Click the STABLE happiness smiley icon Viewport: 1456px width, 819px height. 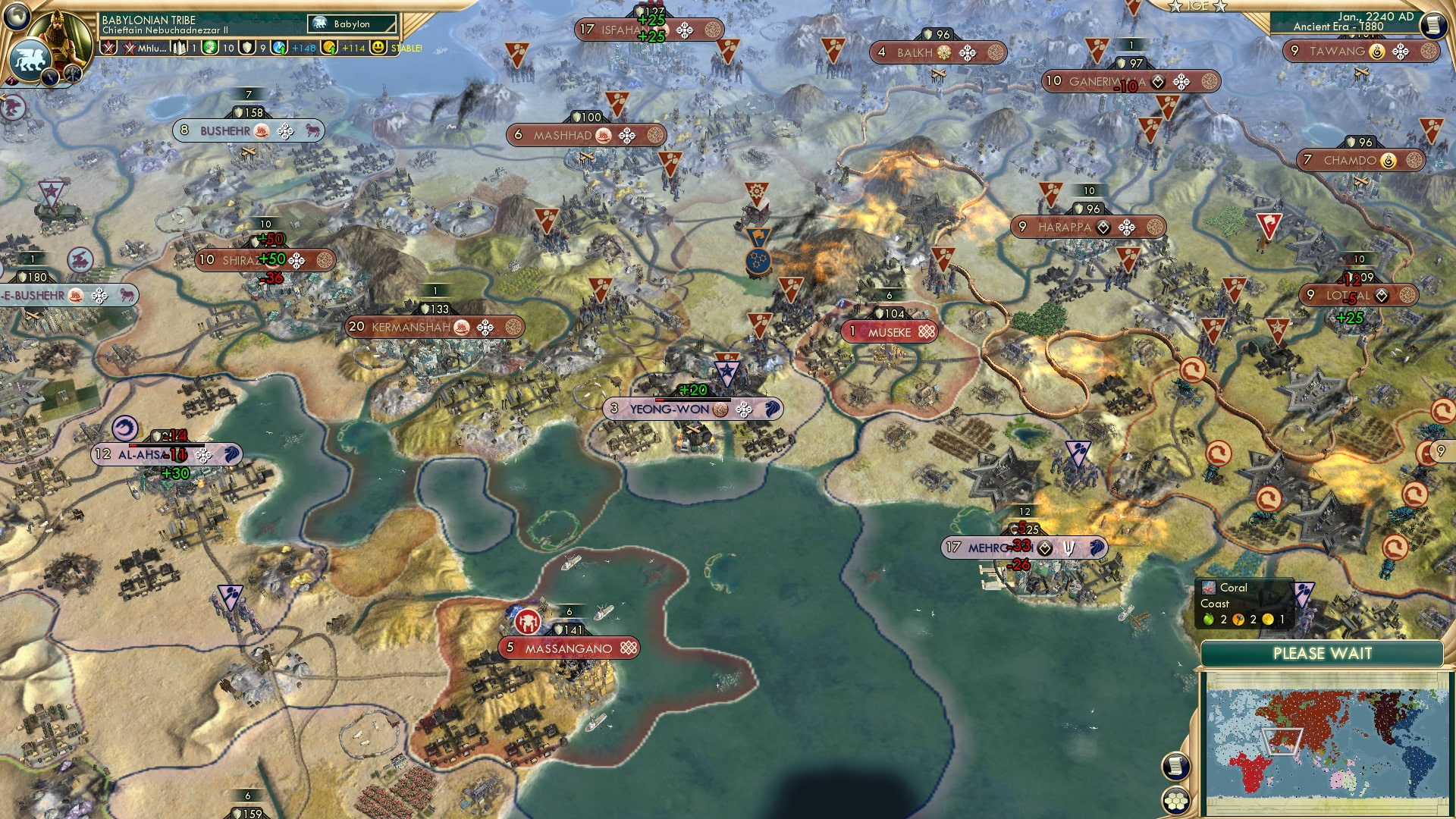[x=378, y=48]
